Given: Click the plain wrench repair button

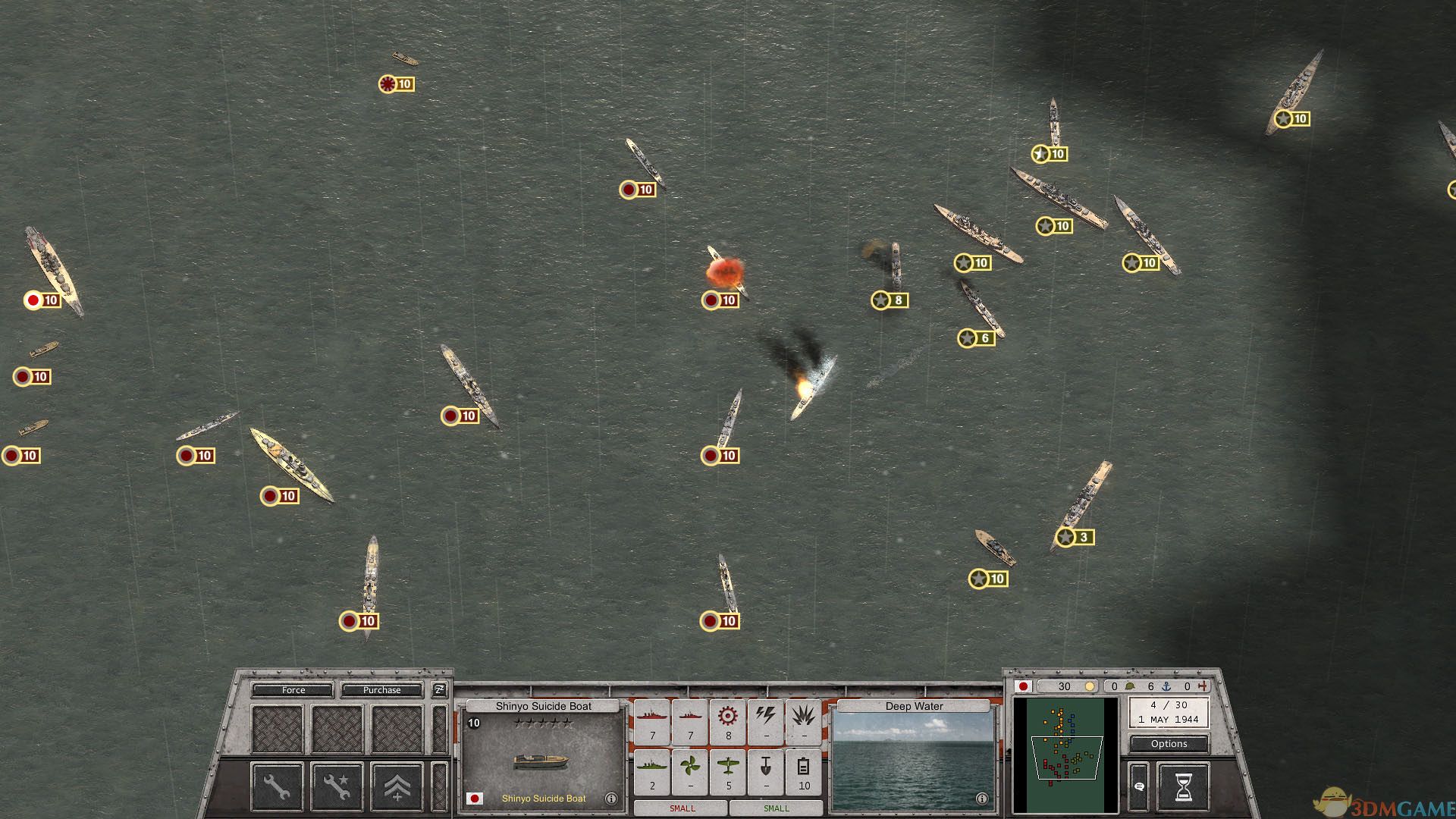Looking at the screenshot, I should [277, 786].
